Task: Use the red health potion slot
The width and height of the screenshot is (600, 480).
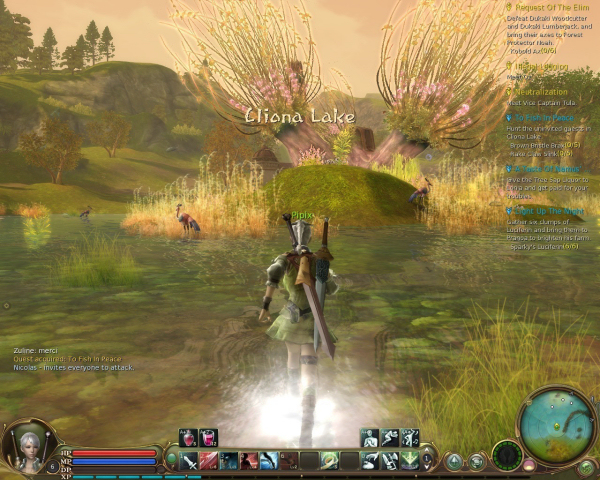Action: coord(187,438)
